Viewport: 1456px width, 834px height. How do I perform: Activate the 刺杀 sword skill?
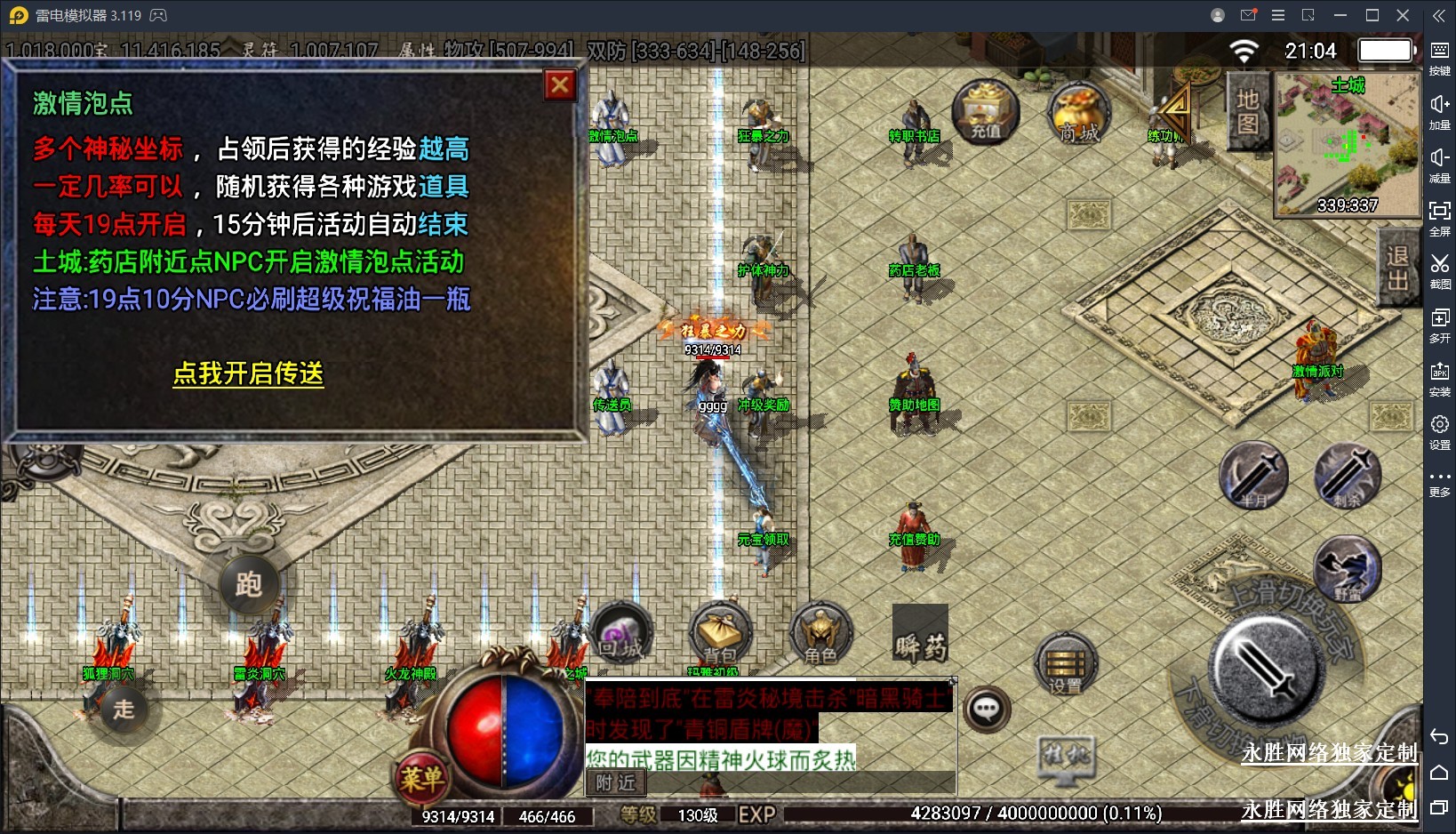1348,476
